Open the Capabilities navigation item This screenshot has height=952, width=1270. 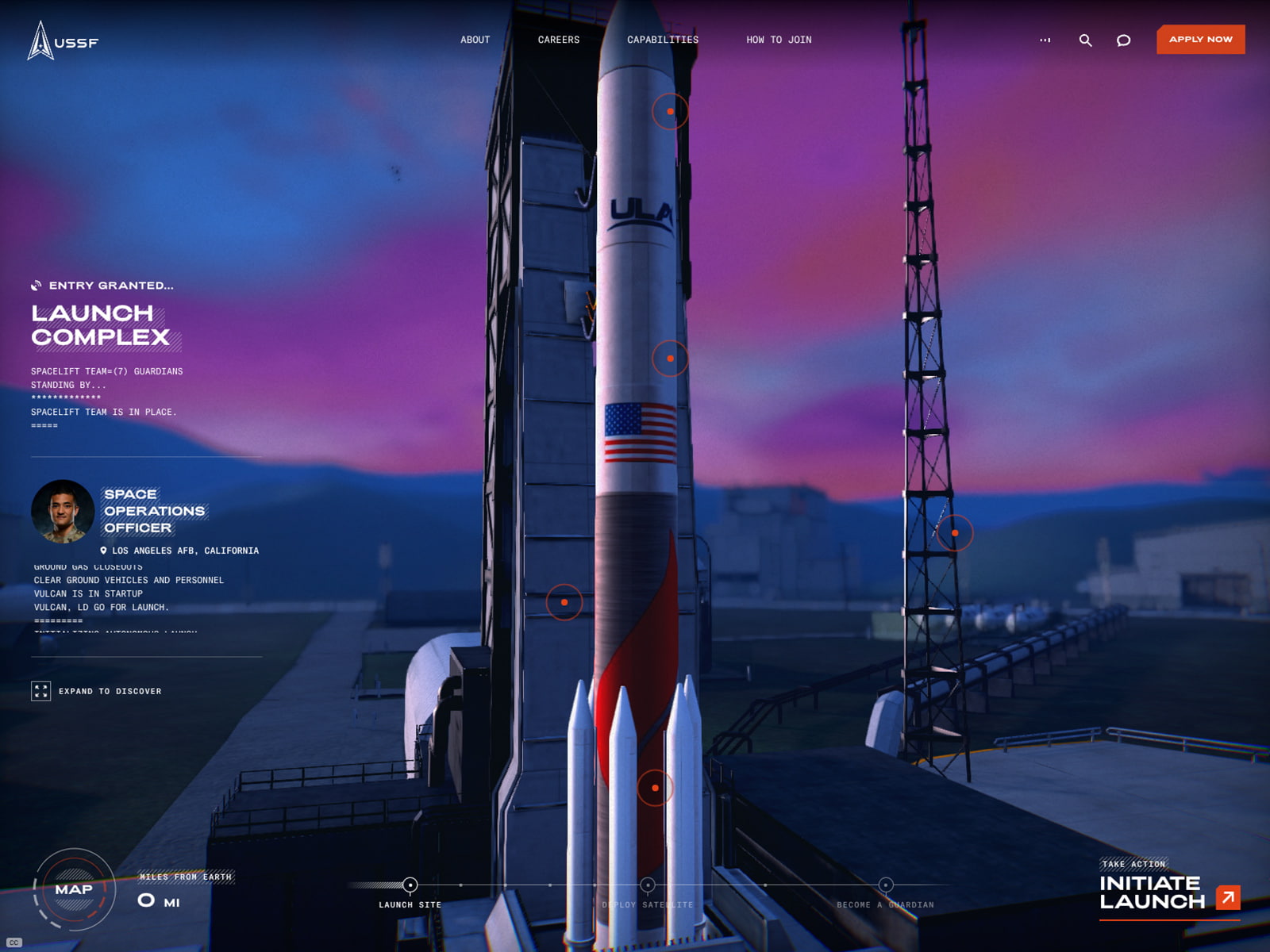pyautogui.click(x=663, y=39)
